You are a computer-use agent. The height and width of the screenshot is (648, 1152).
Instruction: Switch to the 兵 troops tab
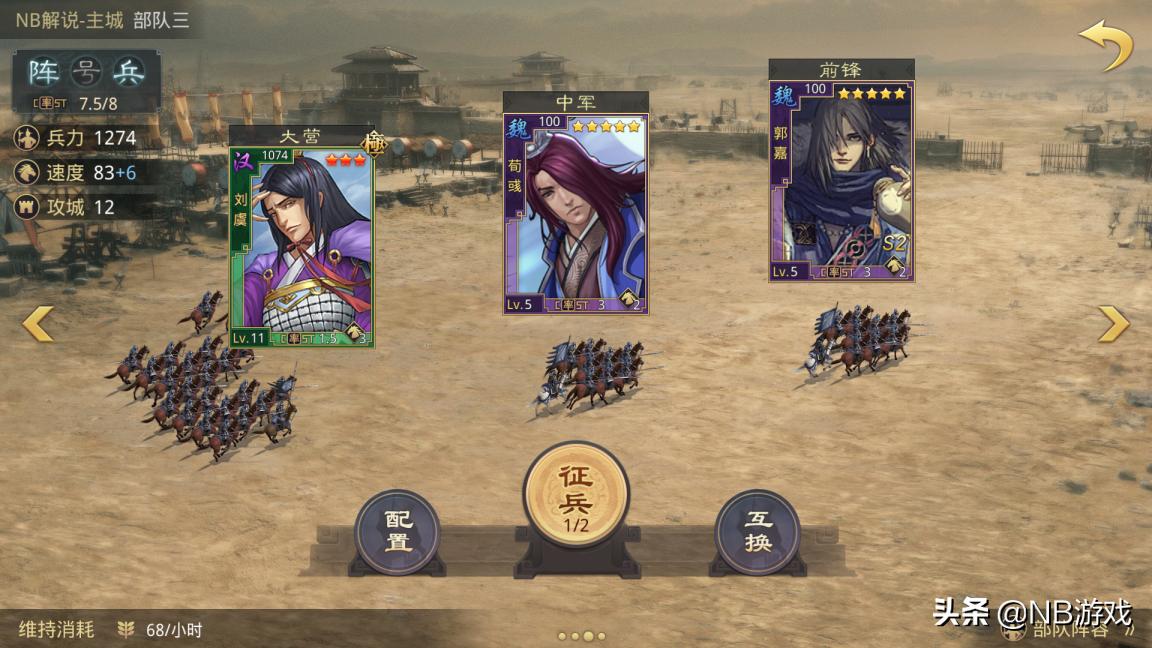128,72
